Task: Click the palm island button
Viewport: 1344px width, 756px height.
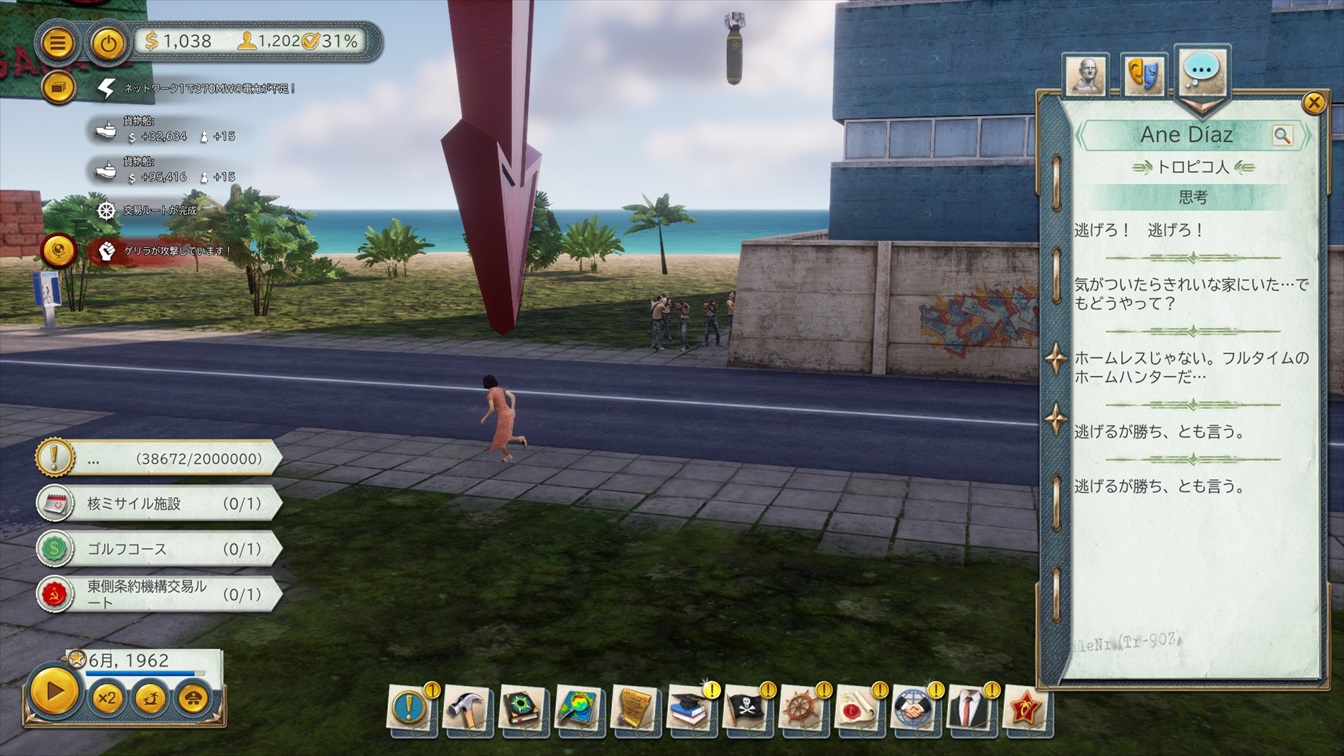Action: coord(151,697)
